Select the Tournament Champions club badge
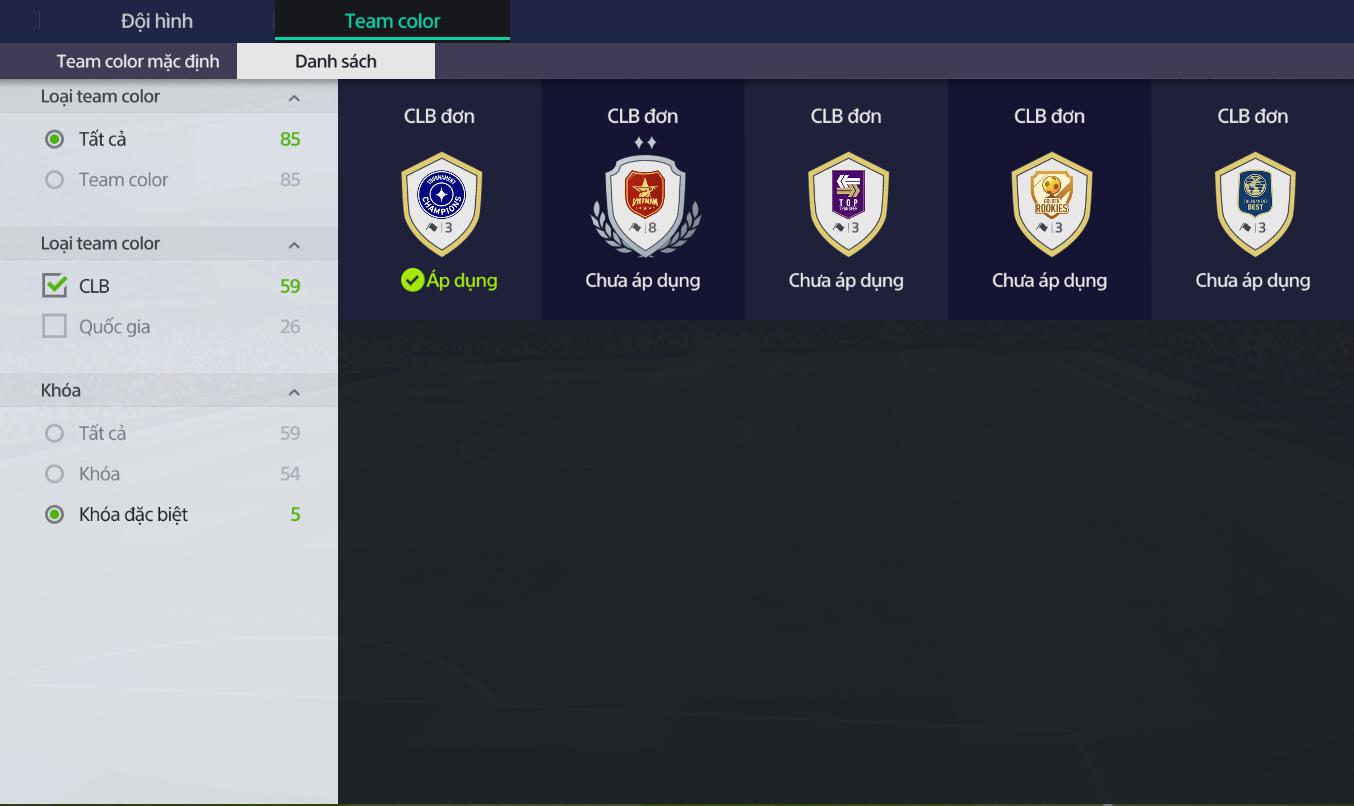 coord(439,203)
